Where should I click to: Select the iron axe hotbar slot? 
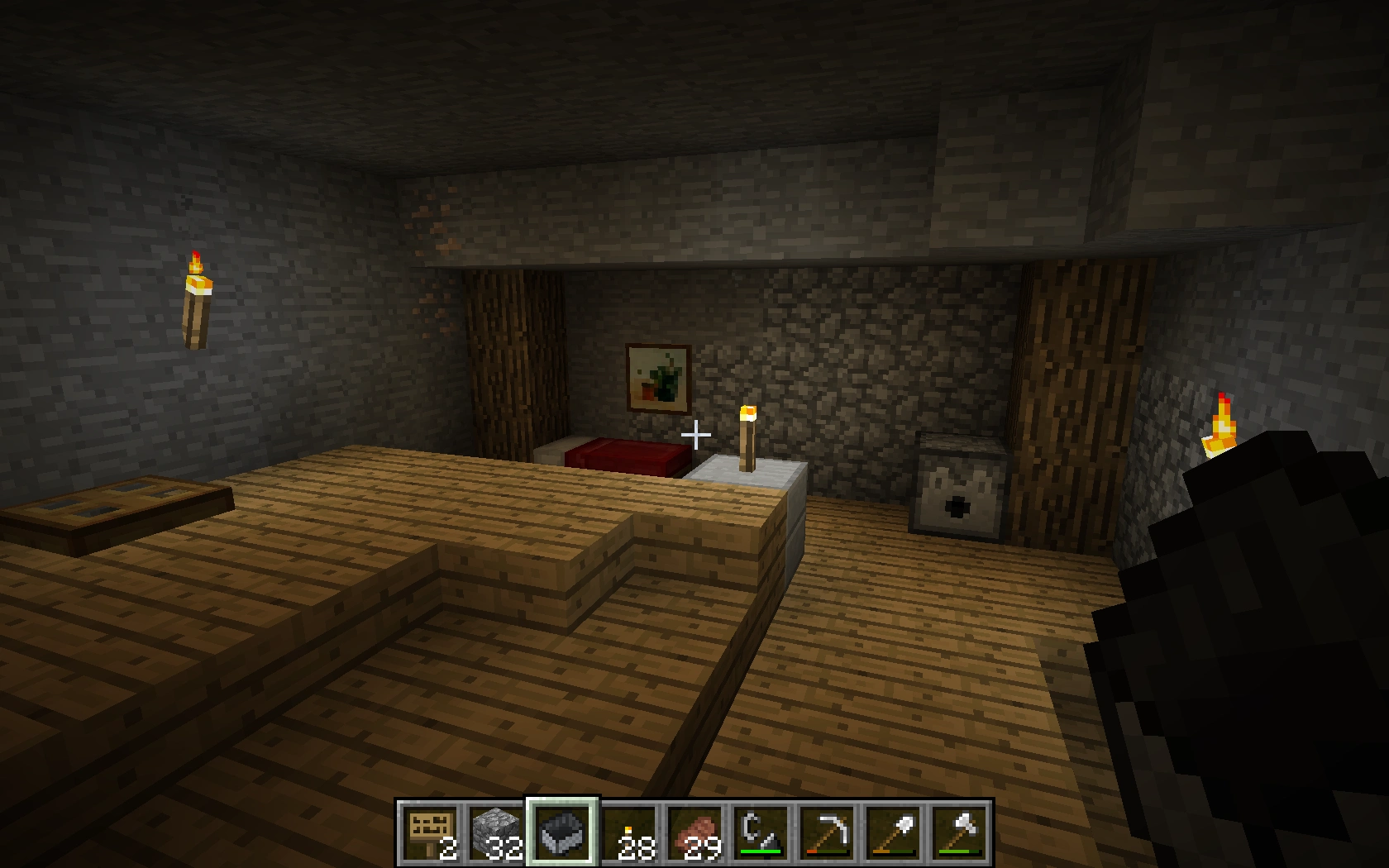click(960, 832)
